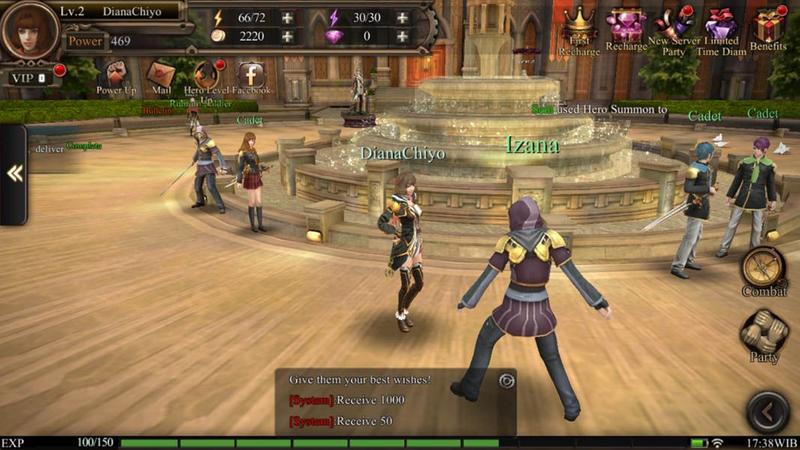Image resolution: width=800 pixels, height=450 pixels.
Task: Open the Hero Level menu
Action: 207,75
